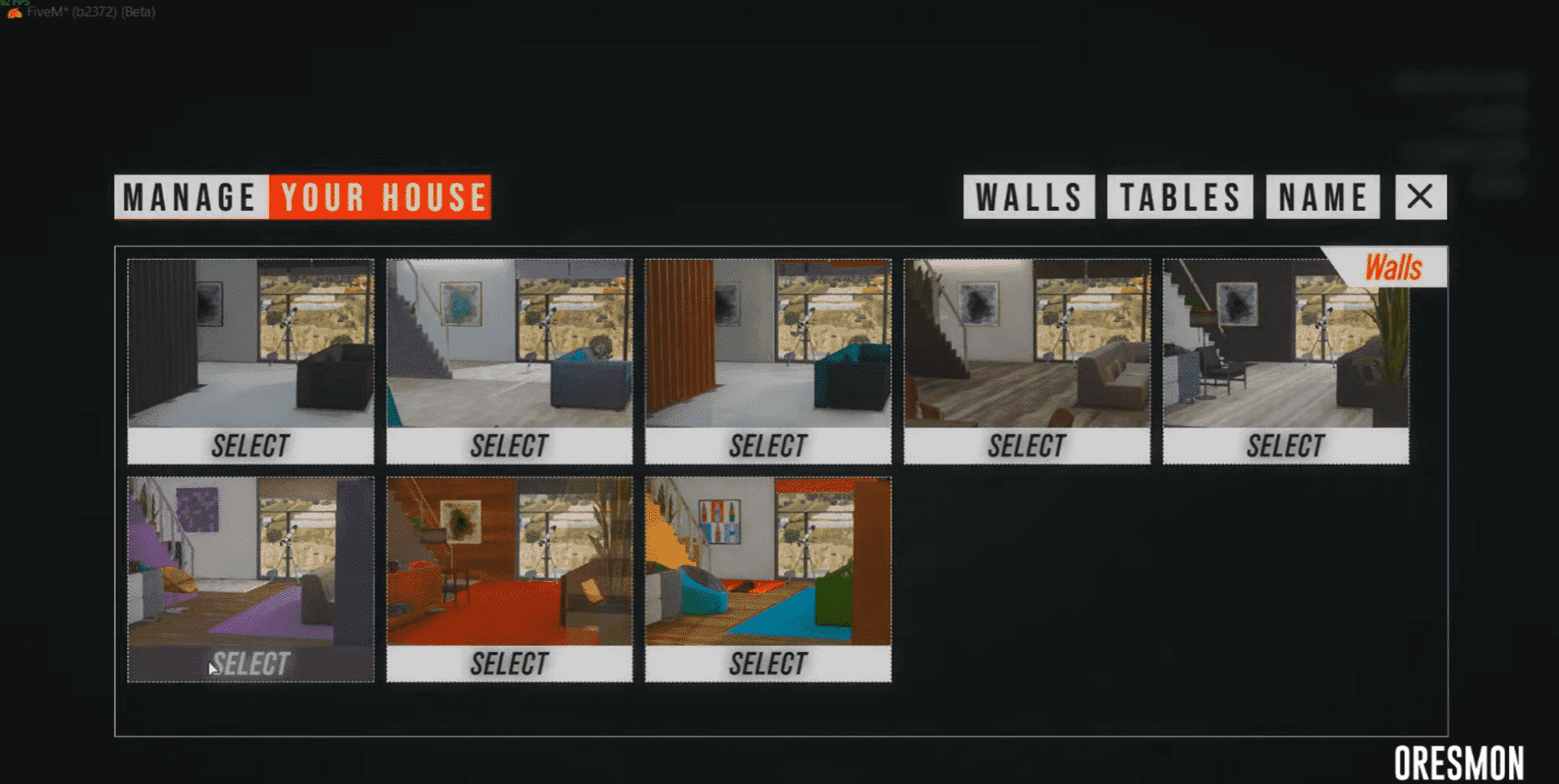The height and width of the screenshot is (784, 1559).
Task: Switch to the TABLES tab
Action: (1179, 196)
